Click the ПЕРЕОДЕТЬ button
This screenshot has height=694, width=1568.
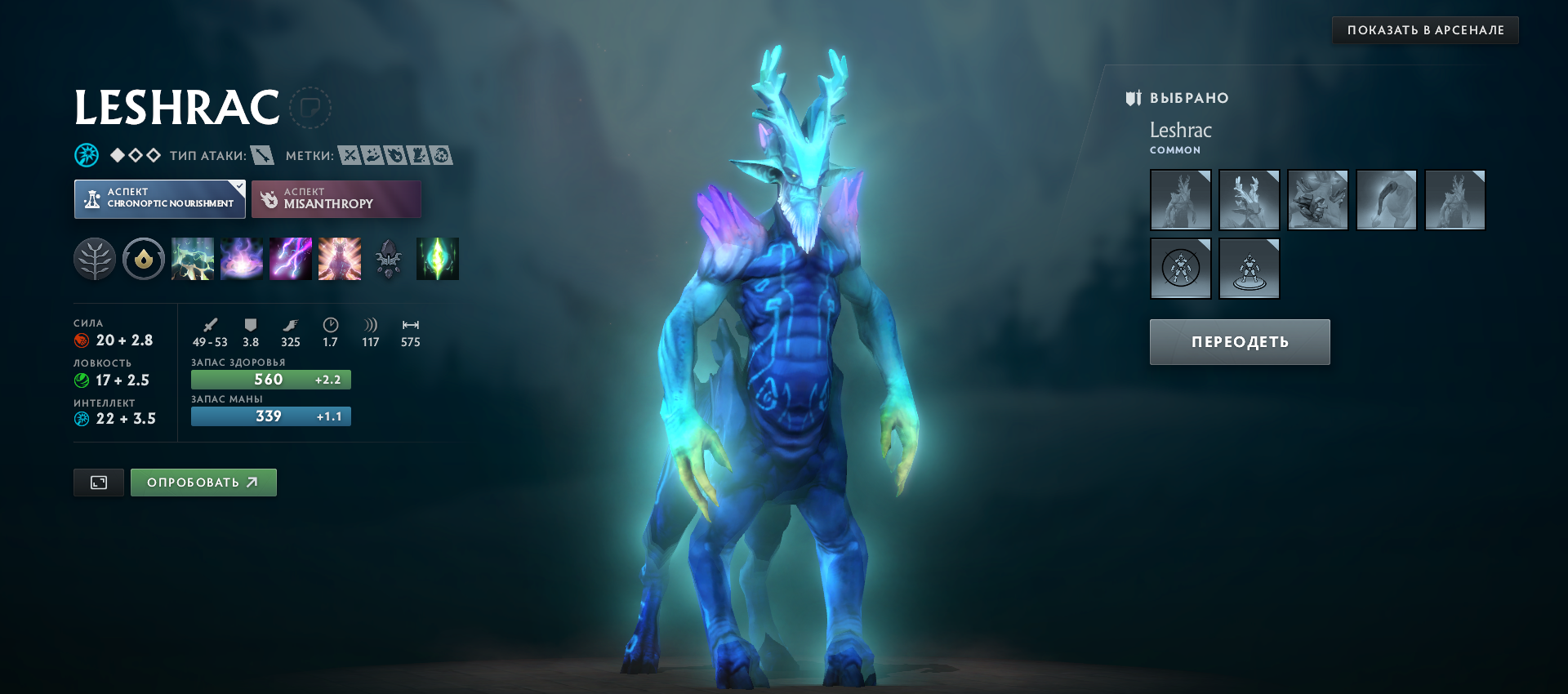click(x=1239, y=342)
